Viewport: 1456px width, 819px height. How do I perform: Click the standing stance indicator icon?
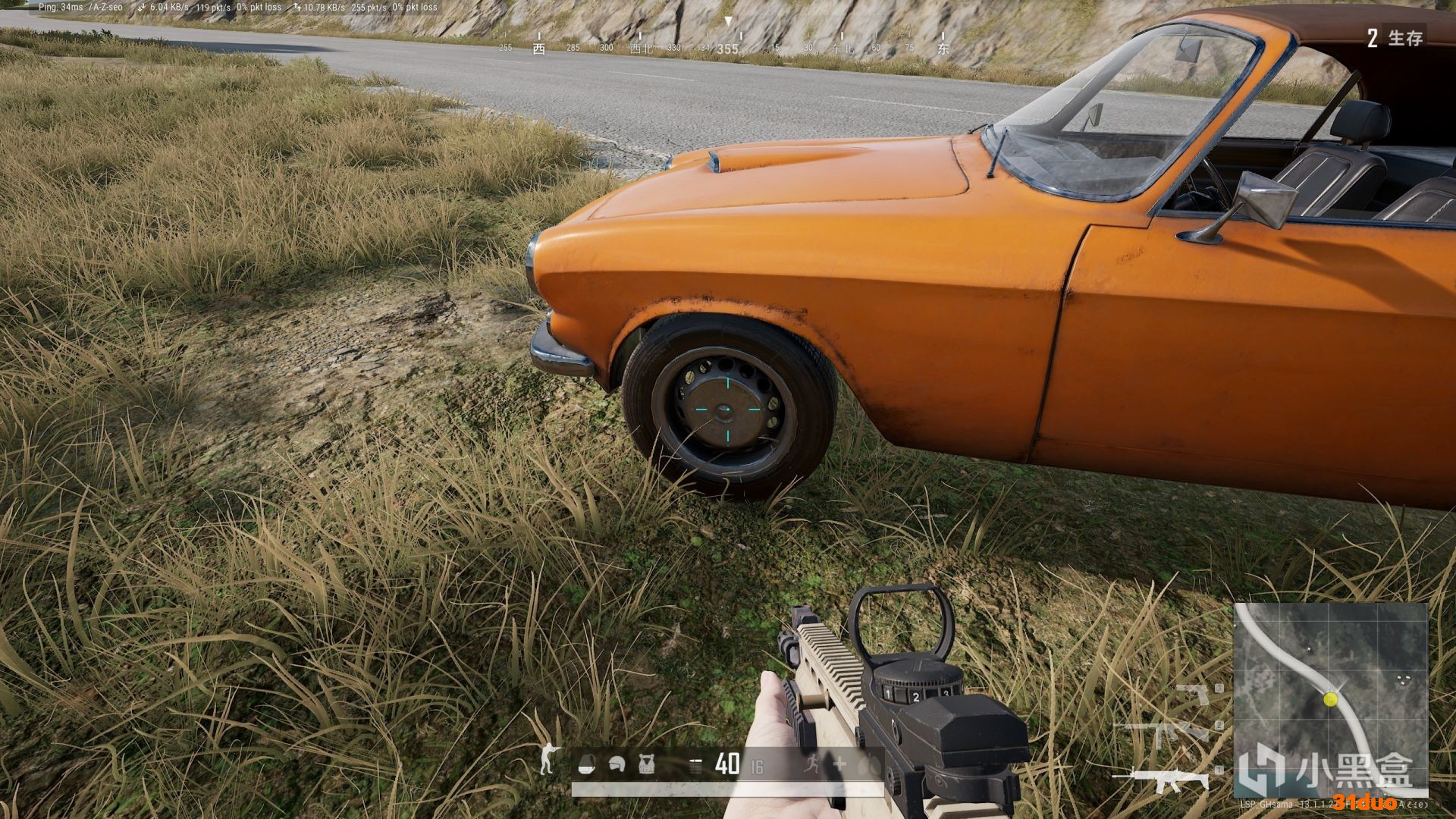pyautogui.click(x=547, y=759)
